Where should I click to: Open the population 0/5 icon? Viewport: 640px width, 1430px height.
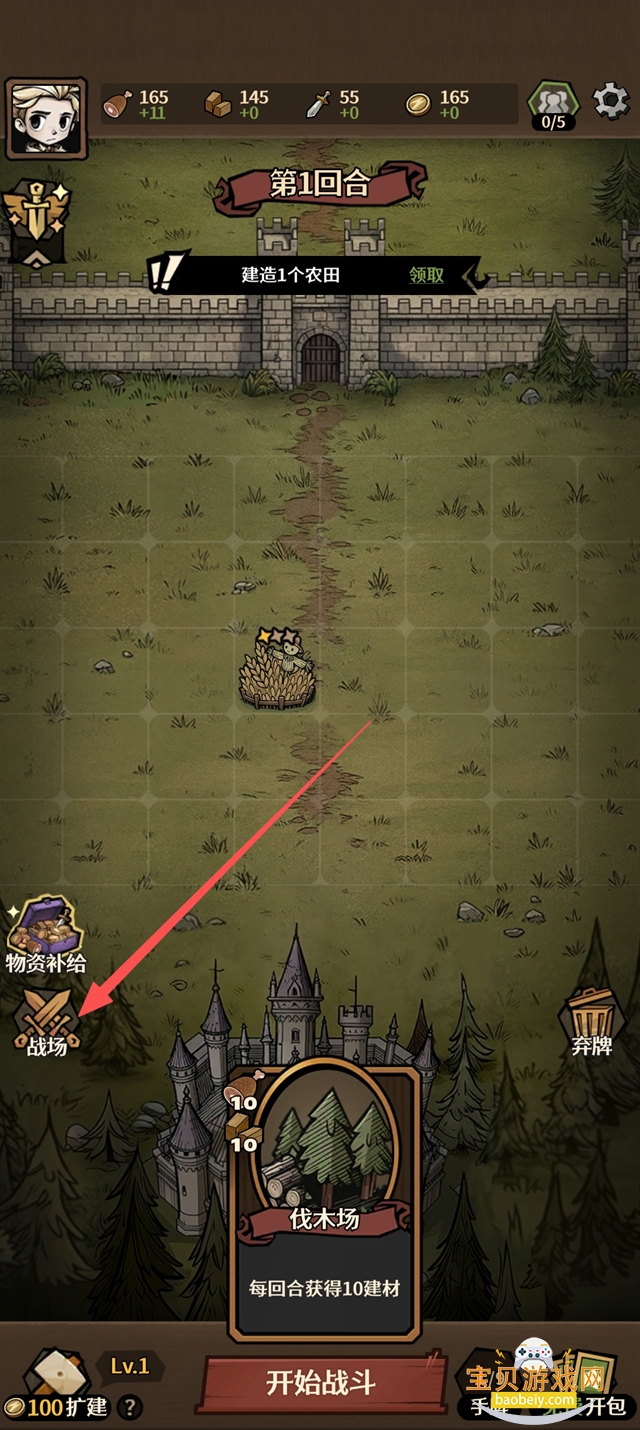pyautogui.click(x=553, y=106)
